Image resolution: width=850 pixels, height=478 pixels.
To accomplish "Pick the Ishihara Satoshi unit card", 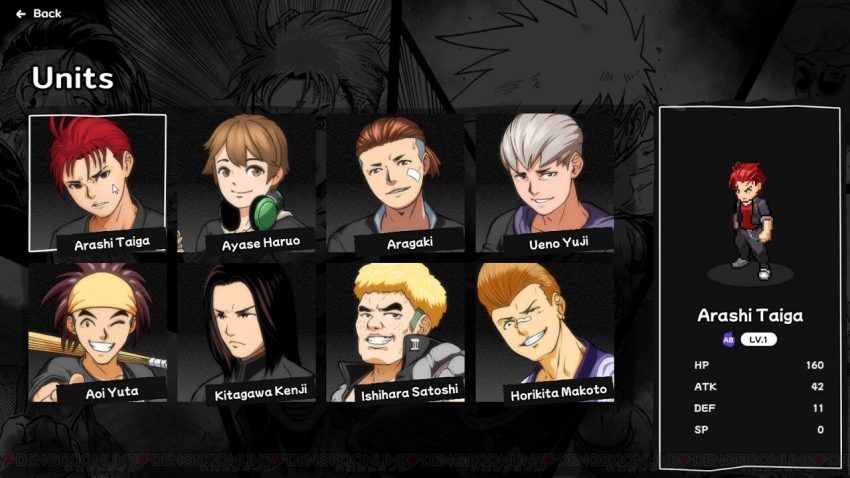I will coord(395,332).
